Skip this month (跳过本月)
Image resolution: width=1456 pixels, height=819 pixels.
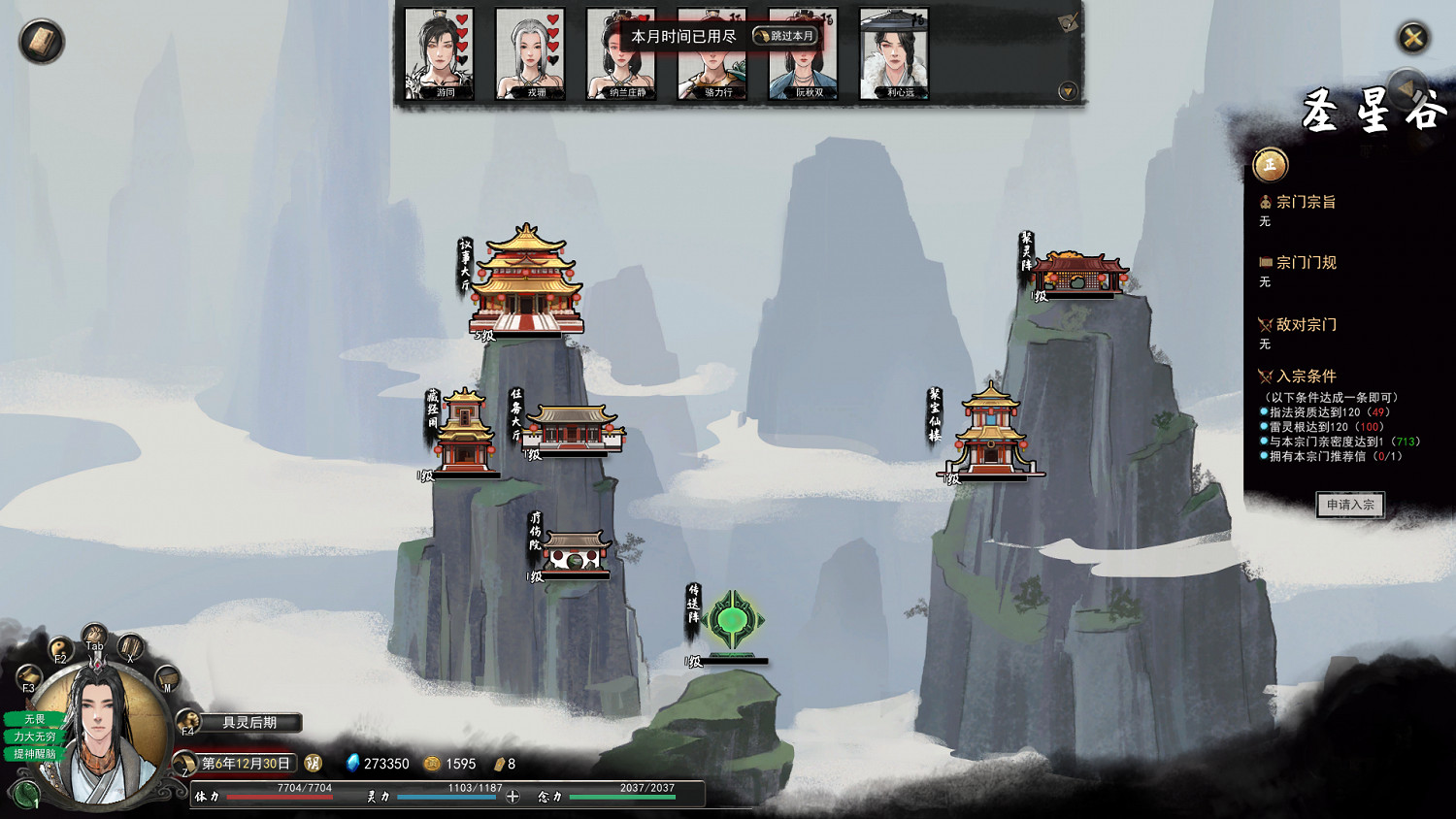point(785,36)
